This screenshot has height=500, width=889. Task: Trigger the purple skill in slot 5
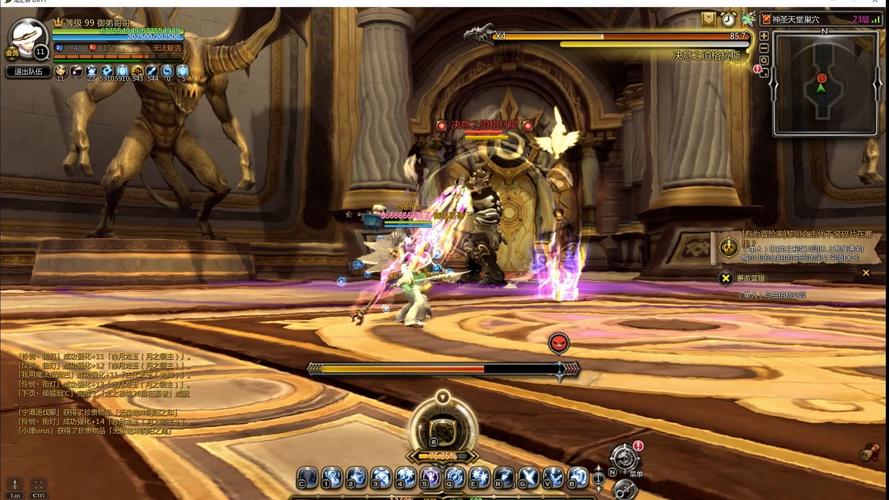coord(430,478)
